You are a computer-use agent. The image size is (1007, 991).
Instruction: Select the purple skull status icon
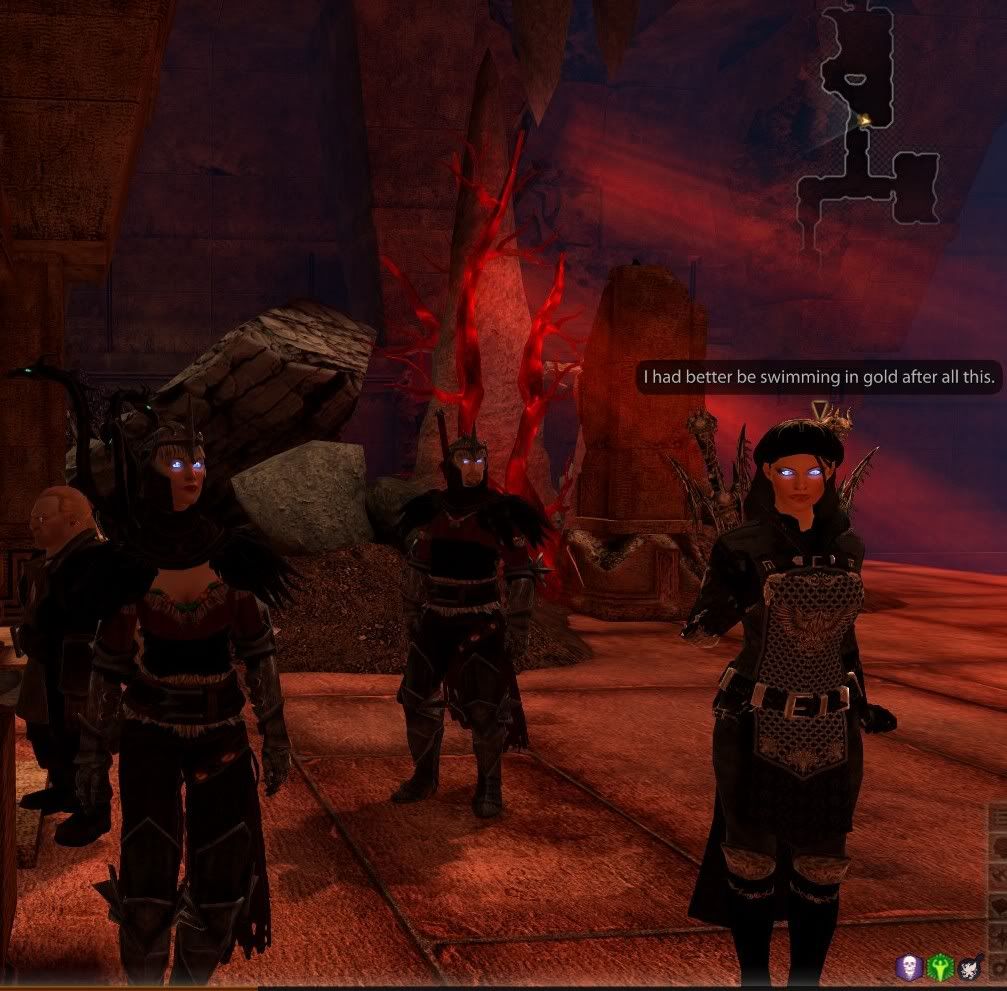point(910,966)
